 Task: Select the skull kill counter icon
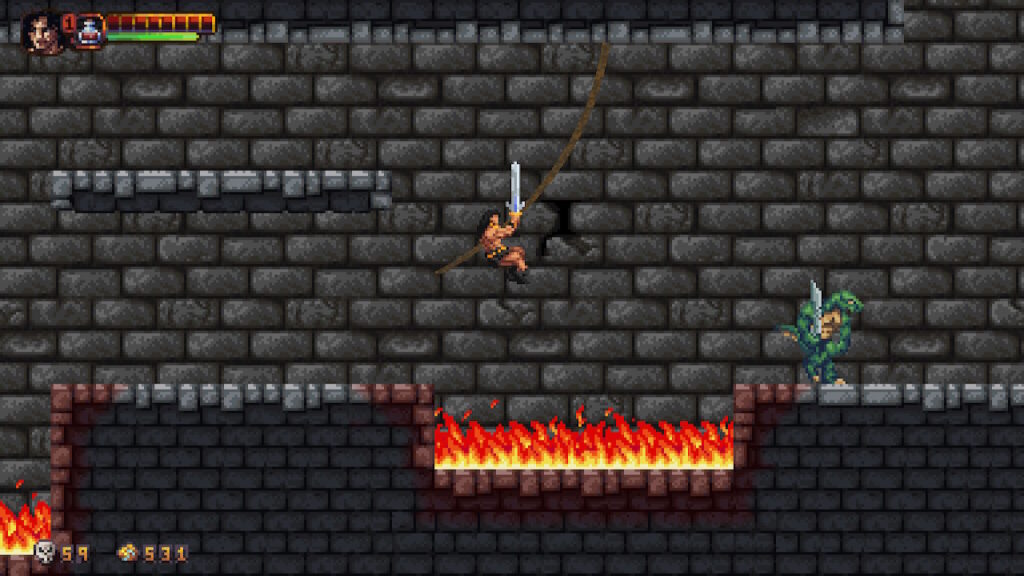pos(45,551)
